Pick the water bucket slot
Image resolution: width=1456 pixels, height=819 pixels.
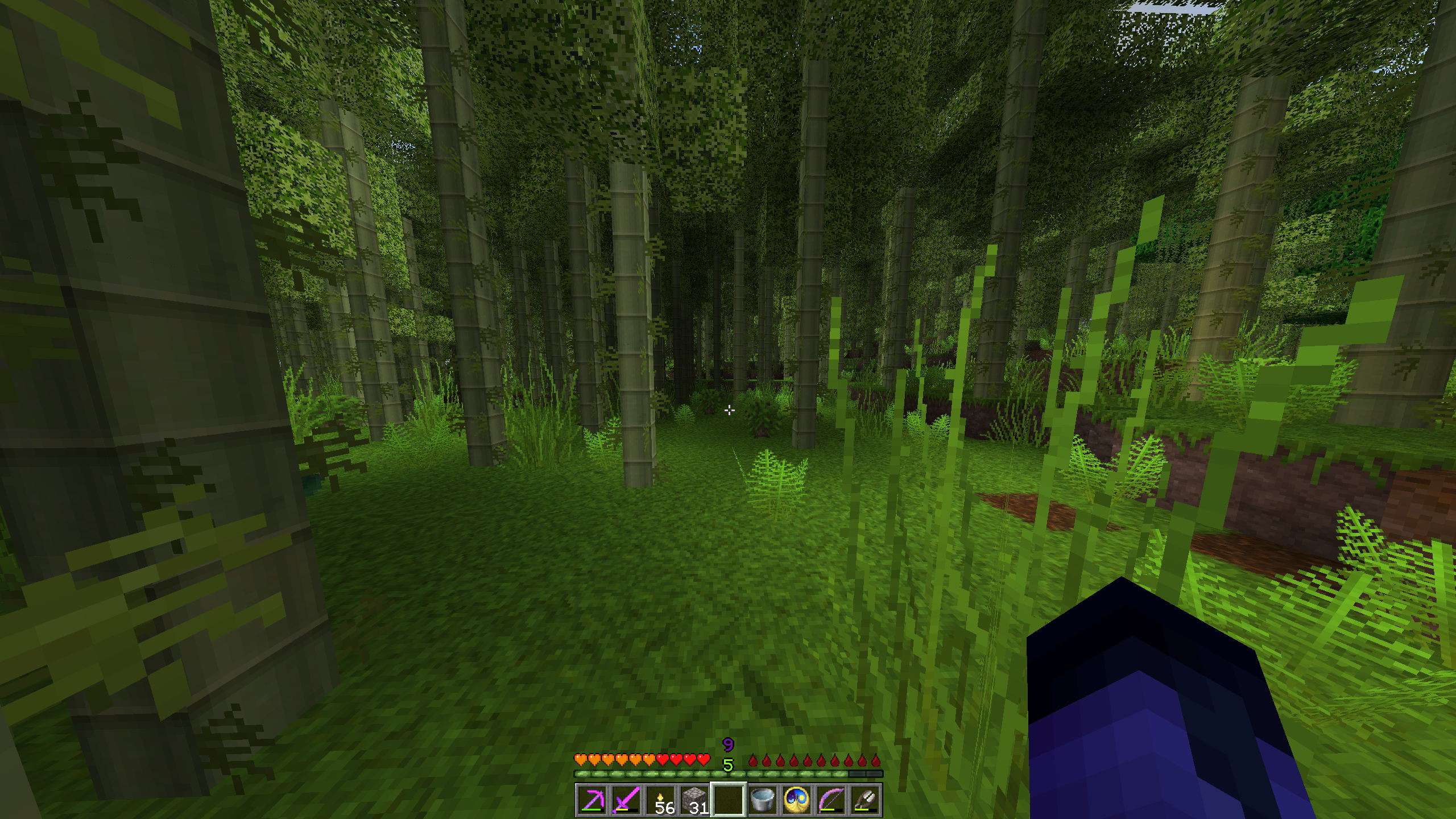click(x=763, y=800)
